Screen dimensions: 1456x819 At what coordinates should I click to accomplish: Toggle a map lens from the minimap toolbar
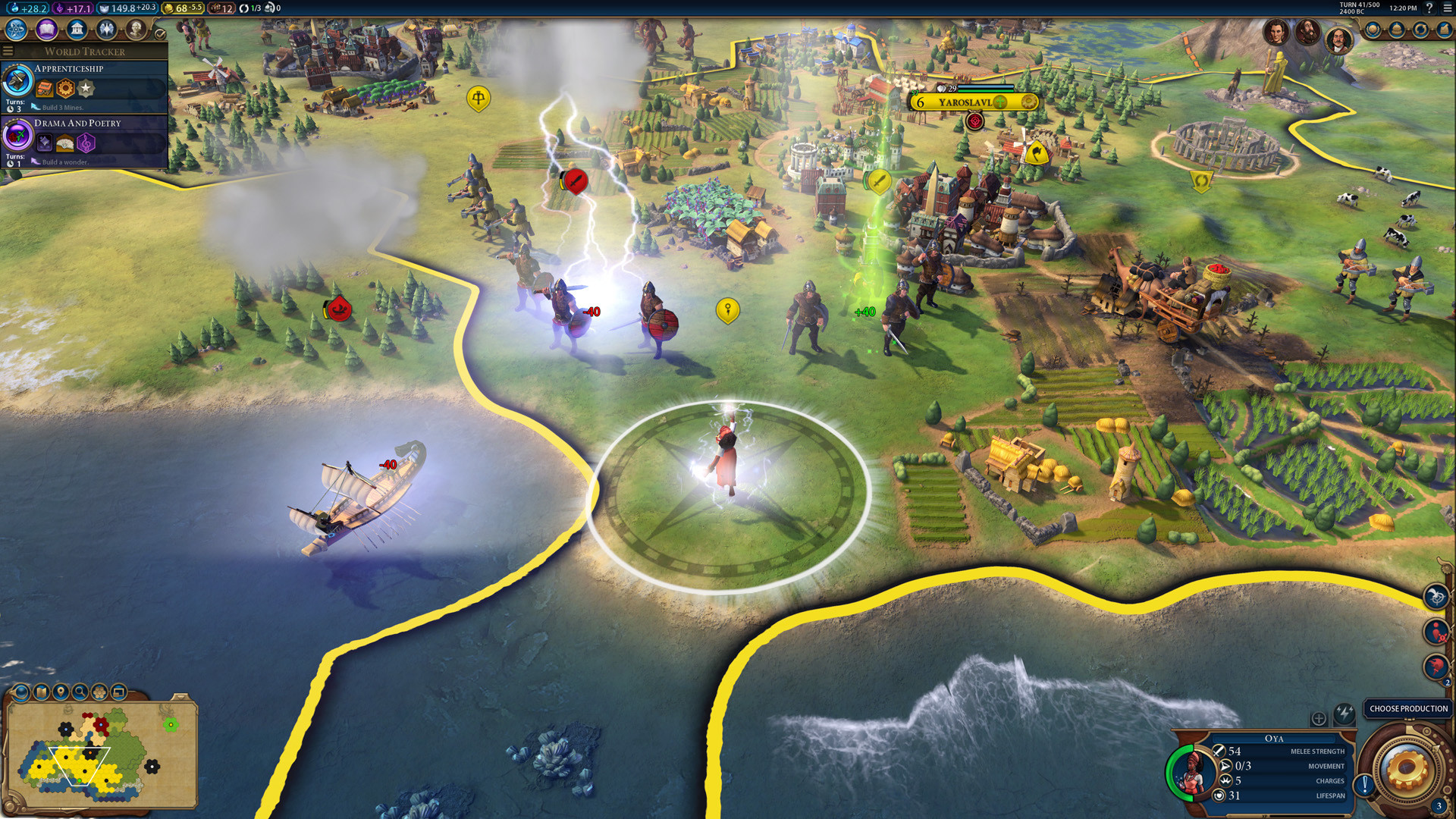point(20,692)
